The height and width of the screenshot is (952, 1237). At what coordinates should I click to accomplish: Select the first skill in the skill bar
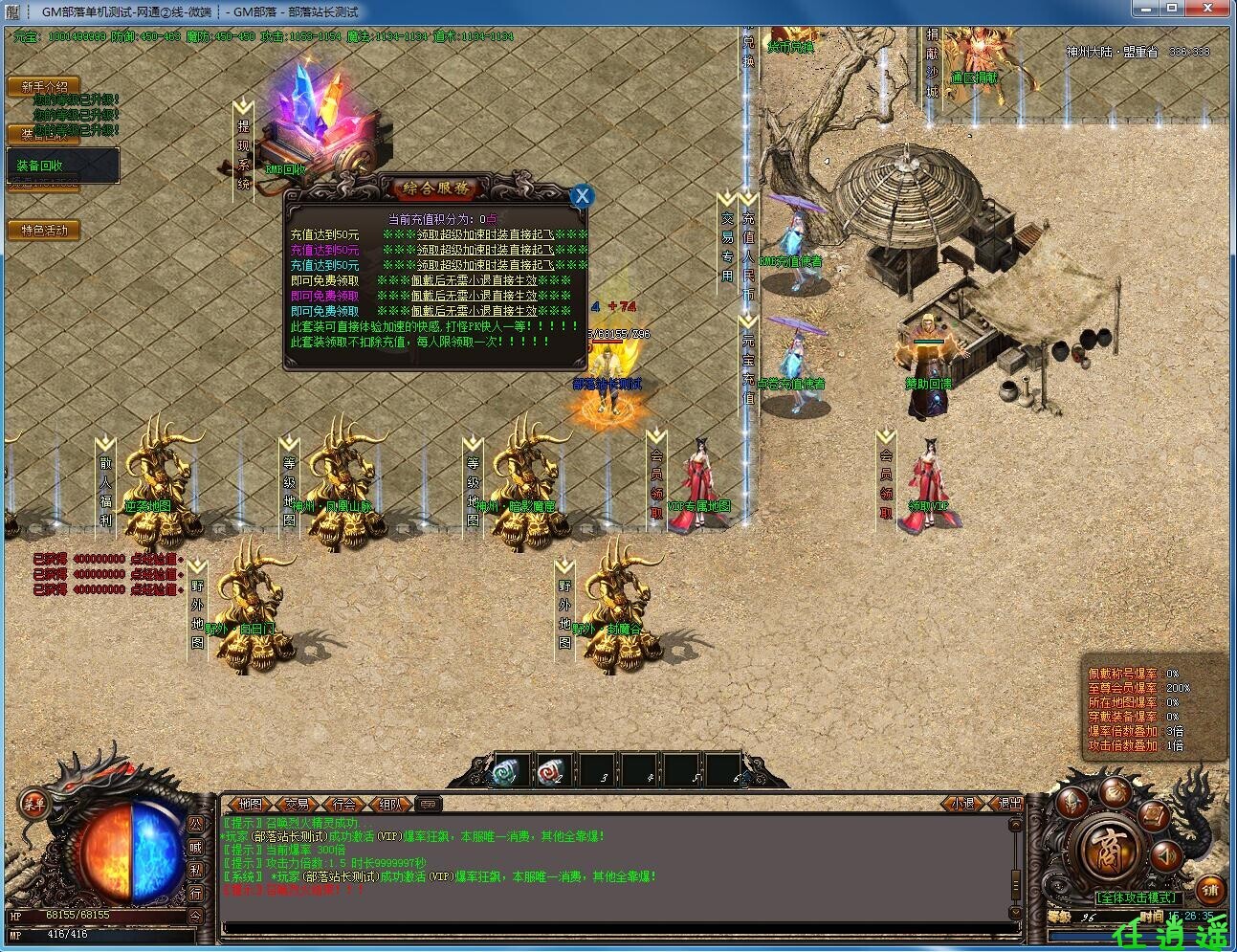click(x=504, y=772)
